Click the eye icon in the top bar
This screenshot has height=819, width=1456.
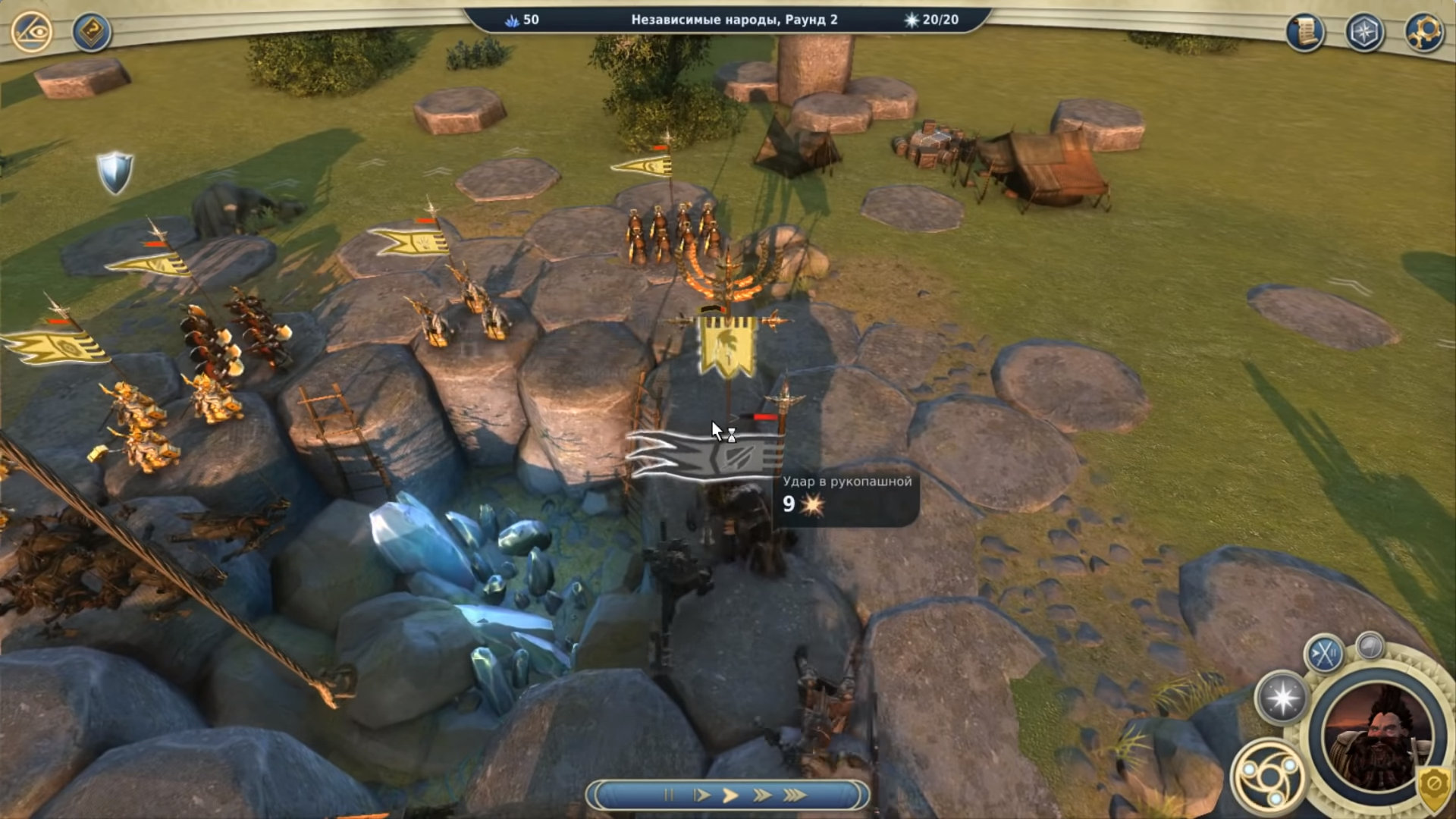coord(32,32)
